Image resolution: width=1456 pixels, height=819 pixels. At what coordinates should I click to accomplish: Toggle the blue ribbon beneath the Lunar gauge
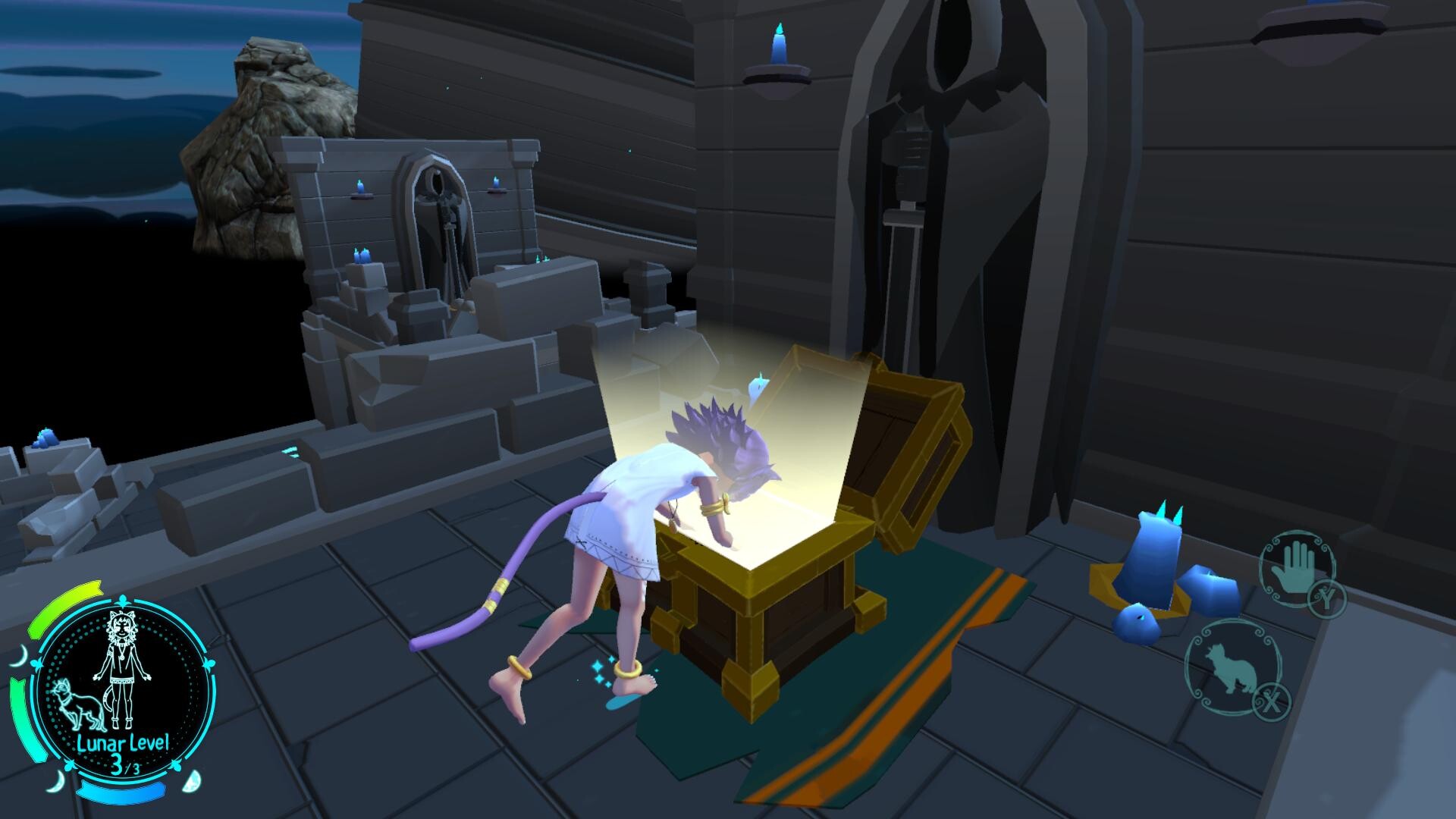click(122, 792)
